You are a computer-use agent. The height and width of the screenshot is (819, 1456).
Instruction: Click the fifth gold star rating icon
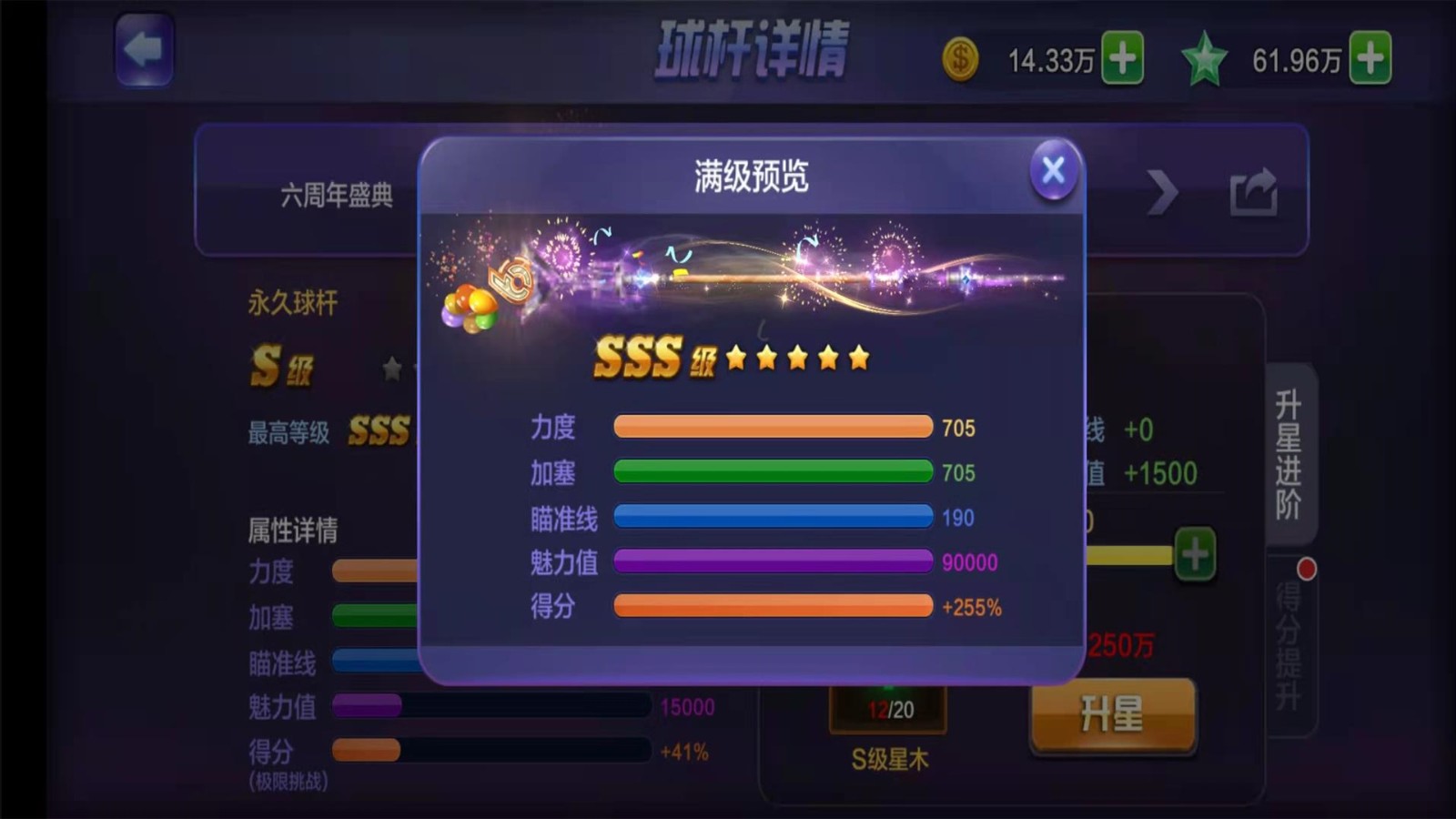point(857,359)
